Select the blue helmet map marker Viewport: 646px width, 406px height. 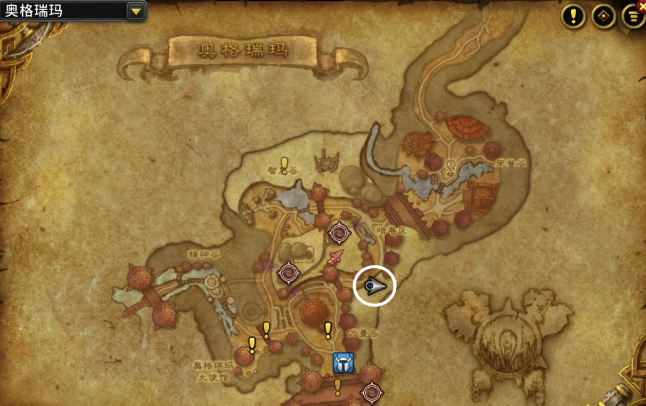(343, 362)
